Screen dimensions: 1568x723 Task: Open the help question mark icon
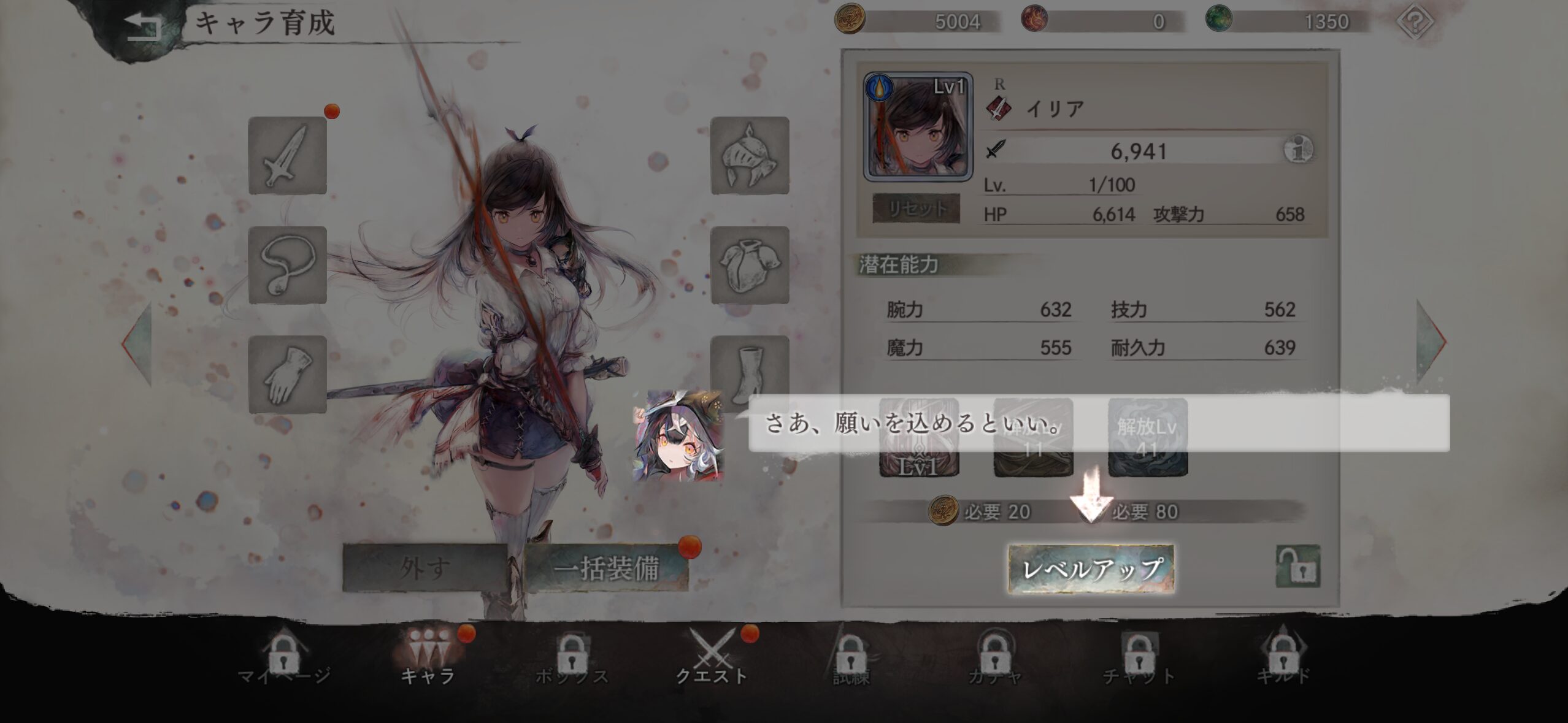1414,22
